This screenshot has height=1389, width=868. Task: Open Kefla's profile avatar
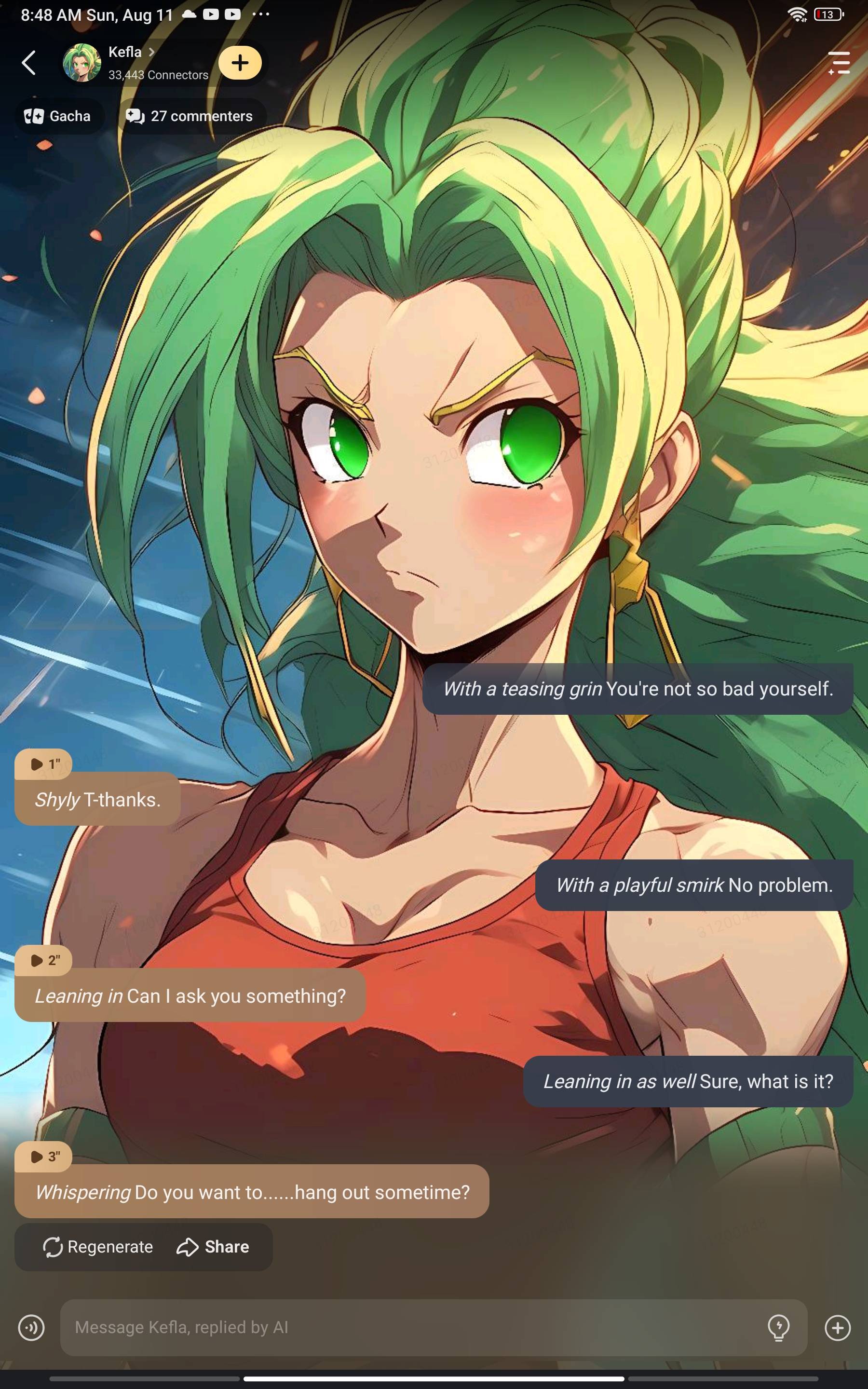pos(81,63)
